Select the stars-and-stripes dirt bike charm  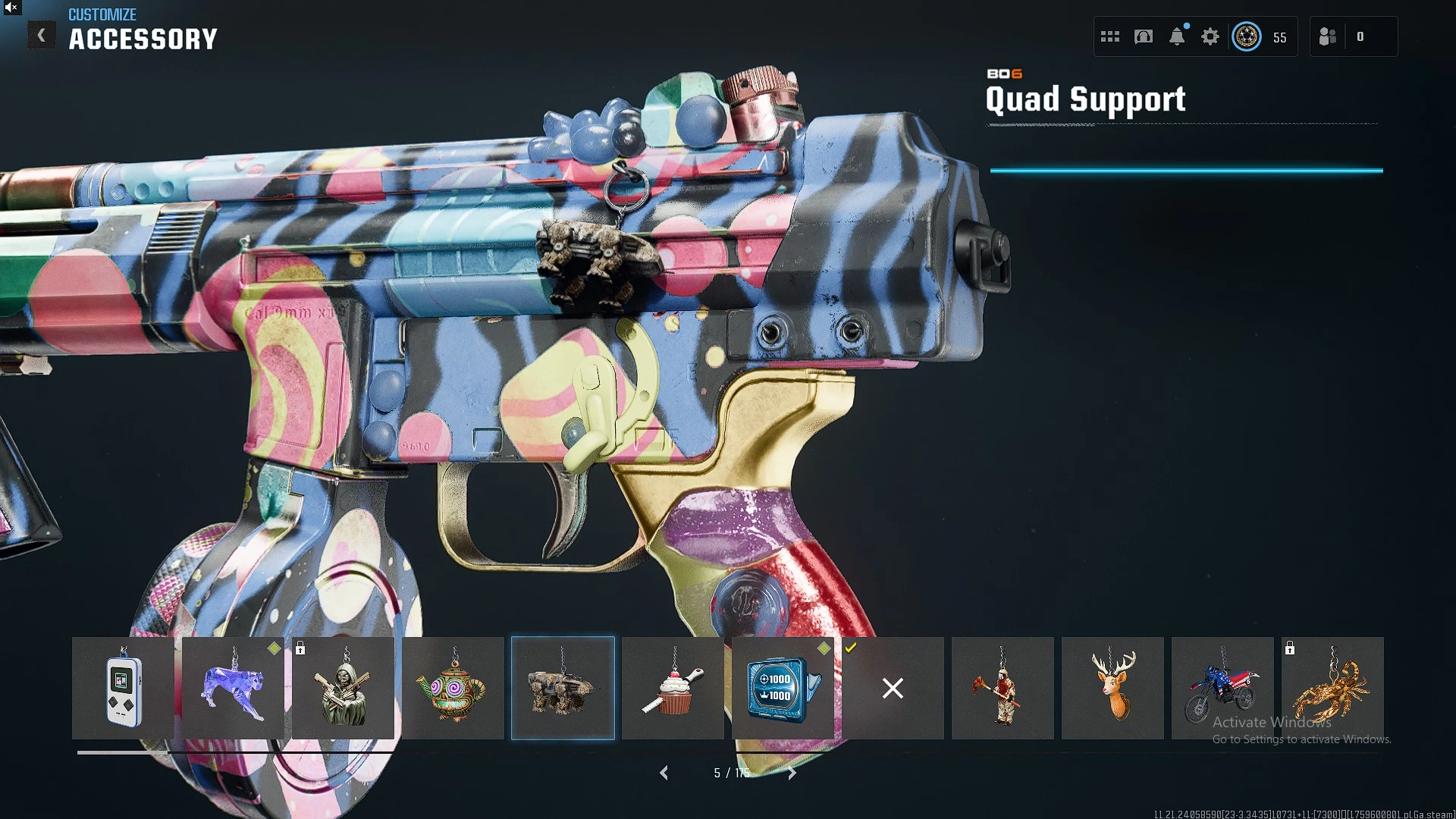[1222, 688]
